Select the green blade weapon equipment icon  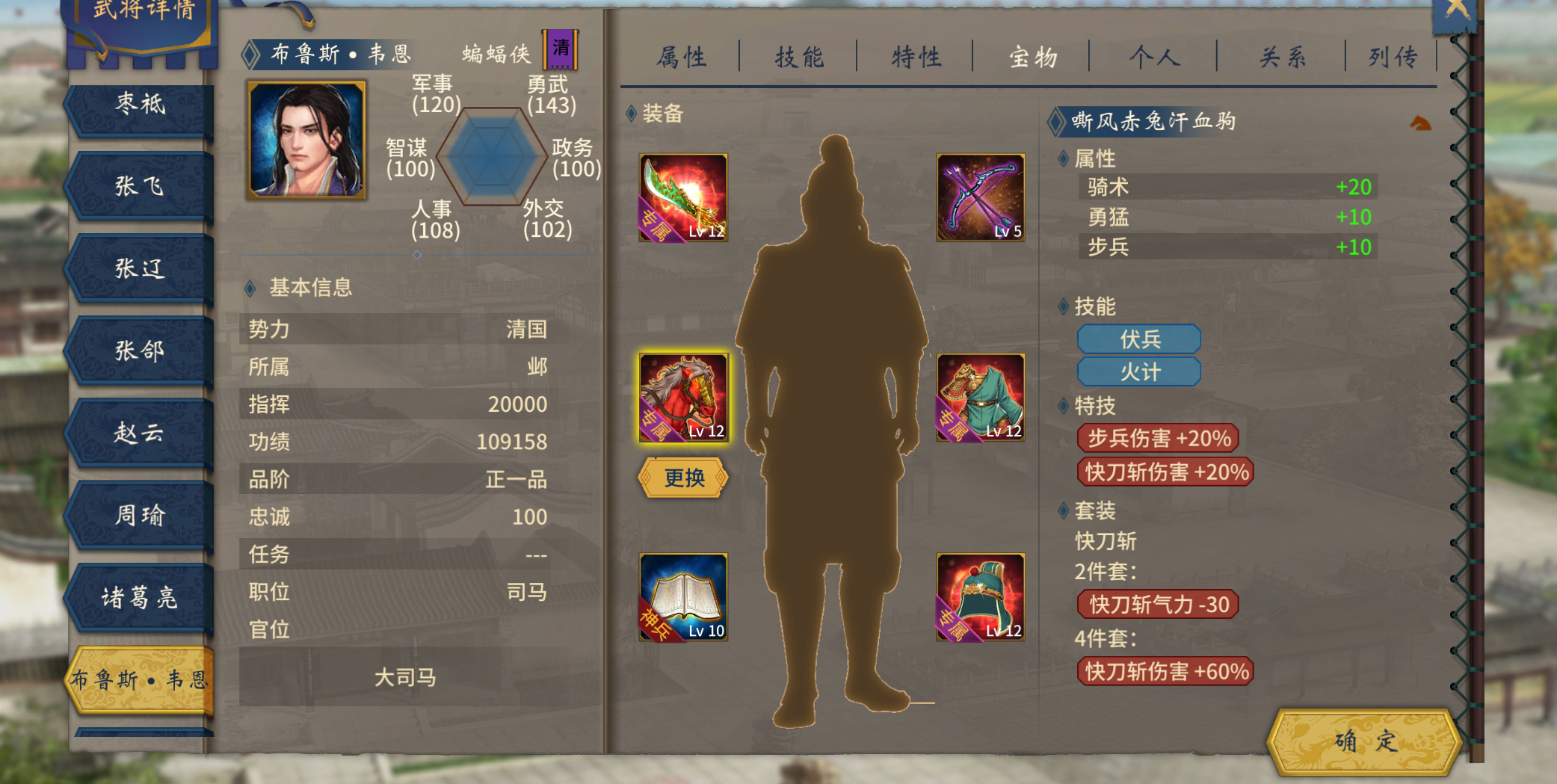pos(682,197)
